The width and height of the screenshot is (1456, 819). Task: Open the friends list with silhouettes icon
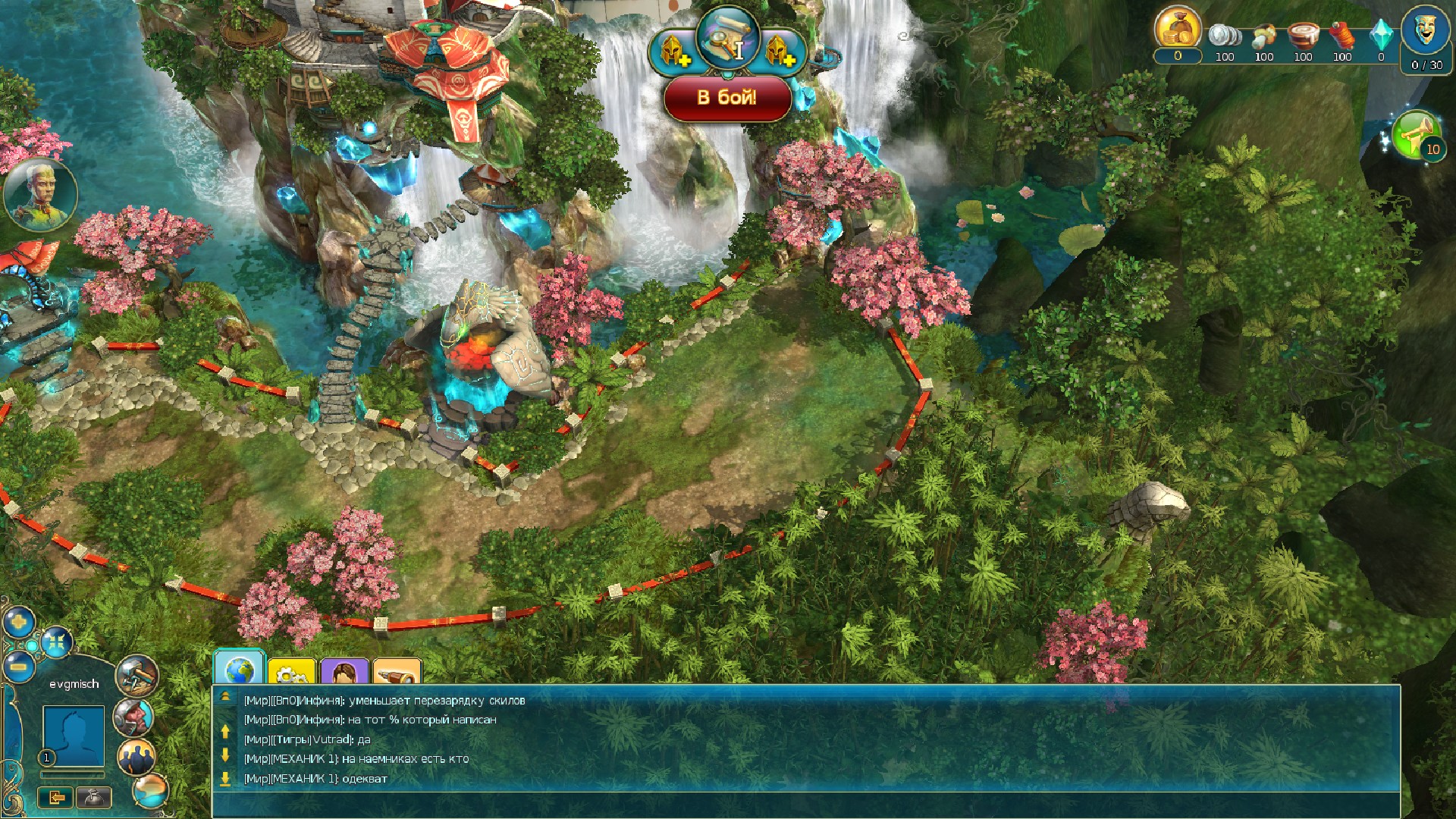click(136, 756)
